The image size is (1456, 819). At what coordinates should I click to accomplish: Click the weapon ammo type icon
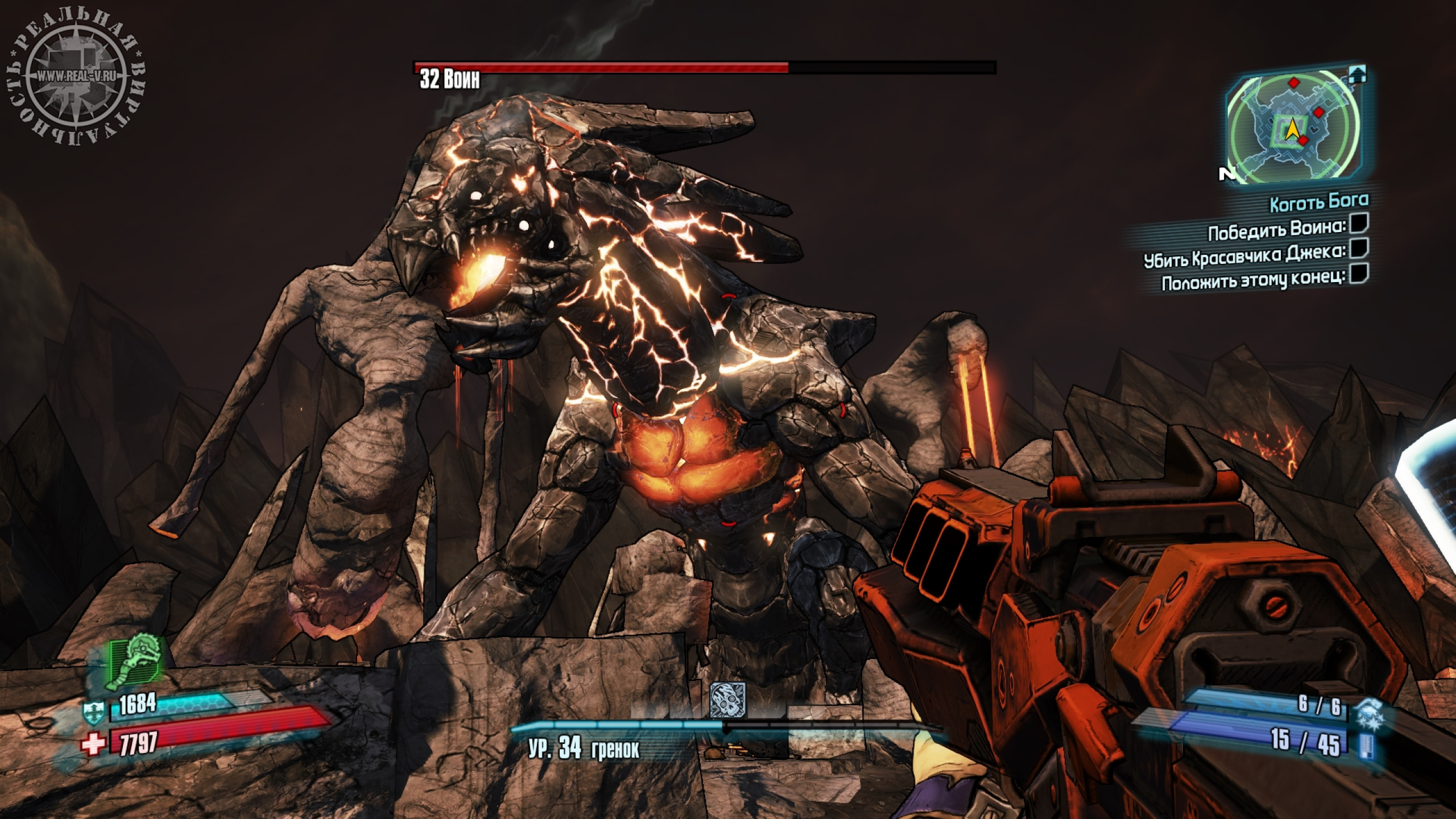tap(1364, 745)
